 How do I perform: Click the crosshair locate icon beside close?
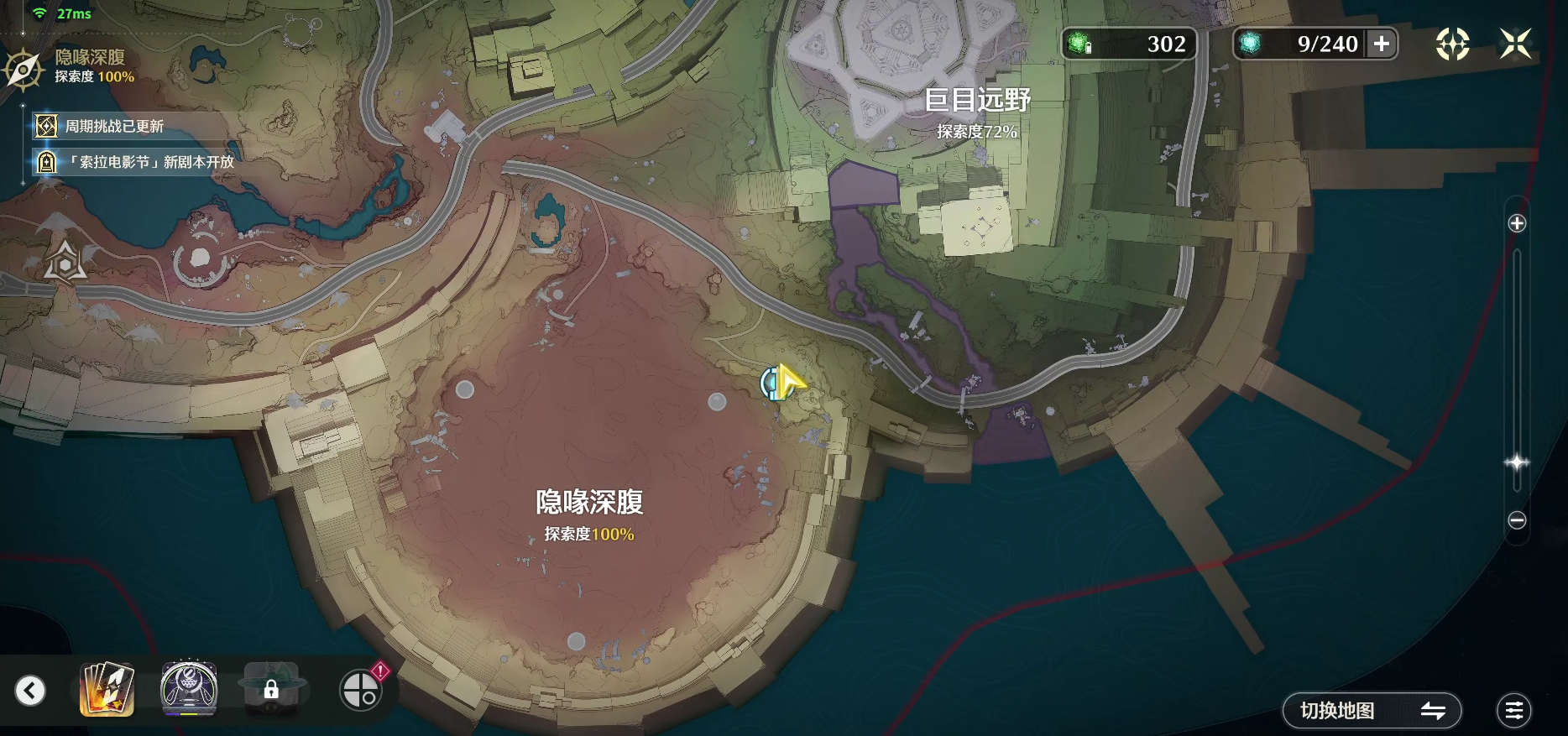(1452, 44)
